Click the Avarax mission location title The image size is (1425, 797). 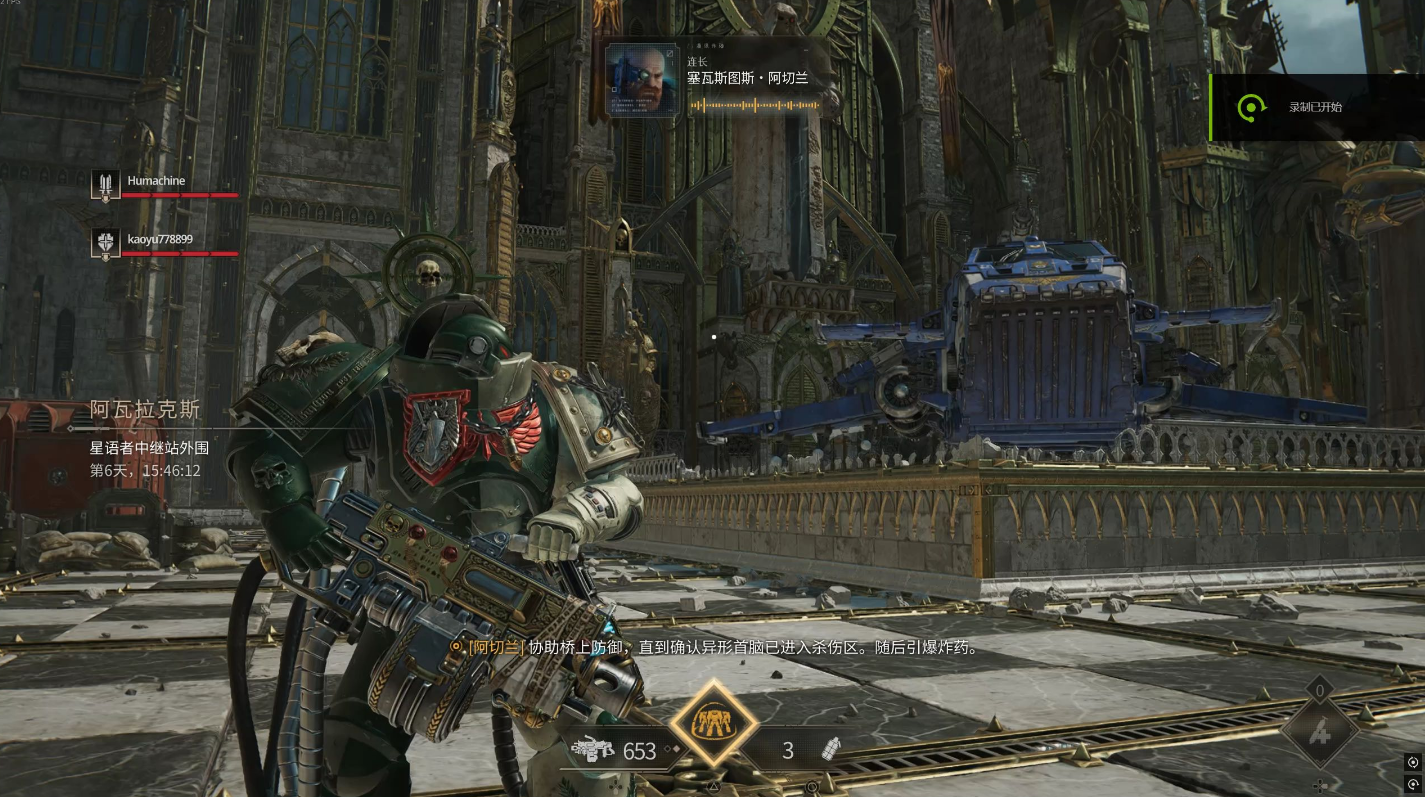click(146, 409)
